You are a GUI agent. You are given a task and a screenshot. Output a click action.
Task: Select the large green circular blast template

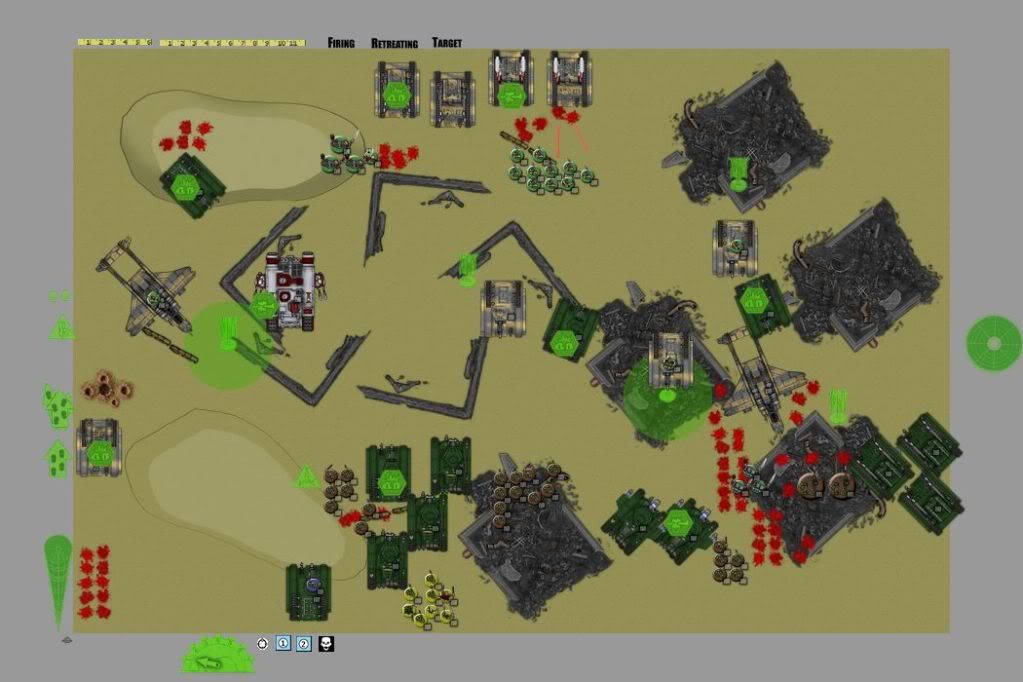click(x=993, y=343)
